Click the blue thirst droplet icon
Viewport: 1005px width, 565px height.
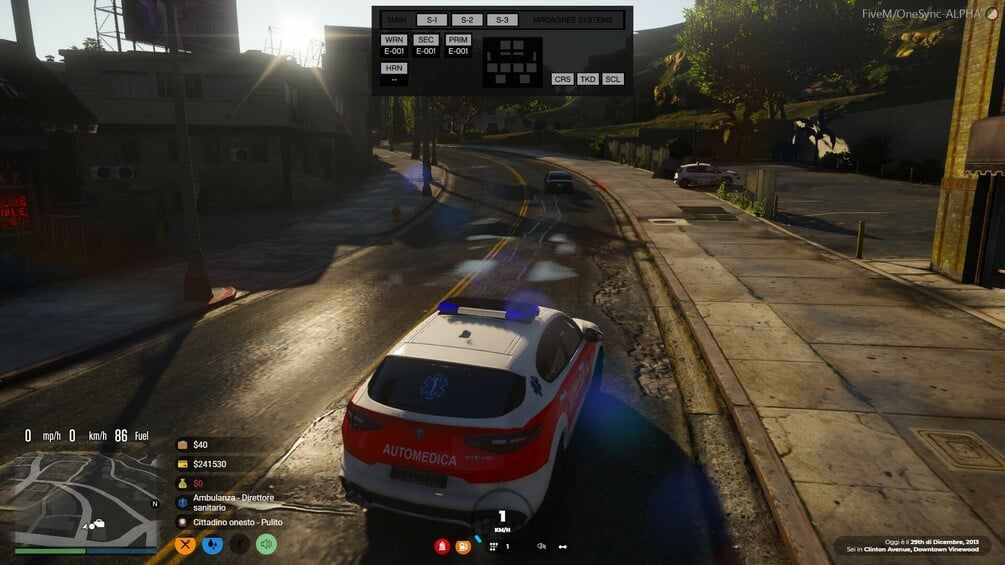pos(212,545)
